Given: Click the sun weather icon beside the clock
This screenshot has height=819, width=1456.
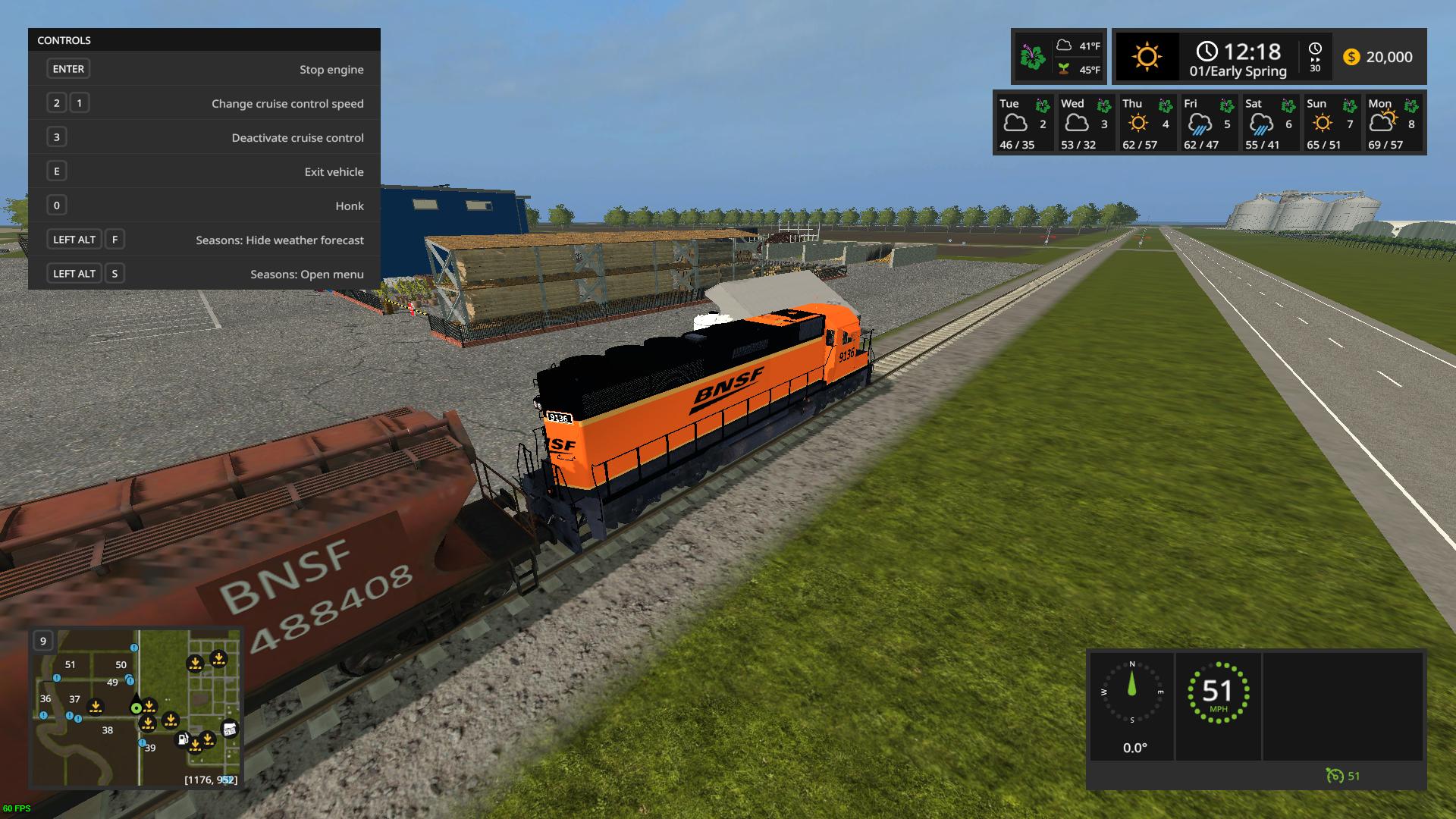Looking at the screenshot, I should tap(1146, 57).
